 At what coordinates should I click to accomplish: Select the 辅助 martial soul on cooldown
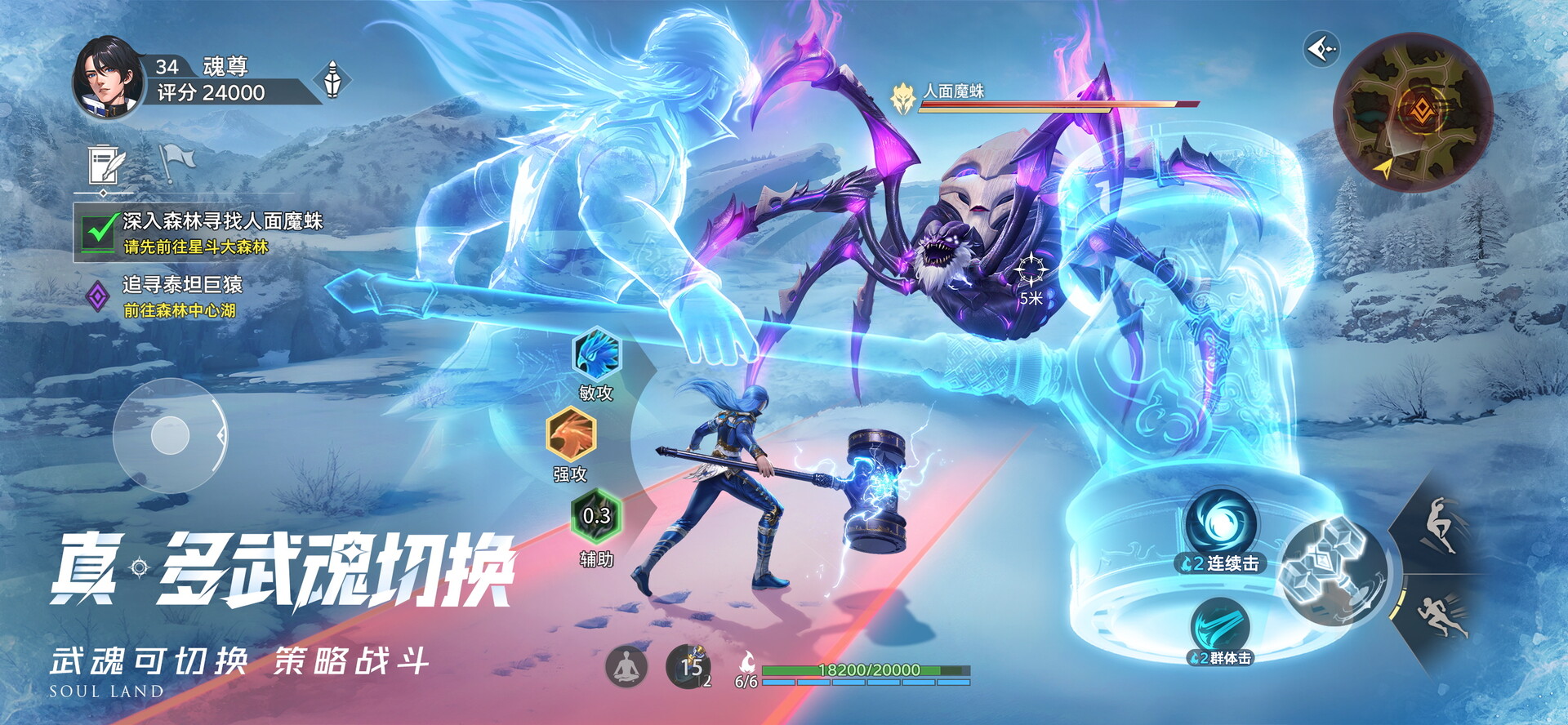click(596, 516)
